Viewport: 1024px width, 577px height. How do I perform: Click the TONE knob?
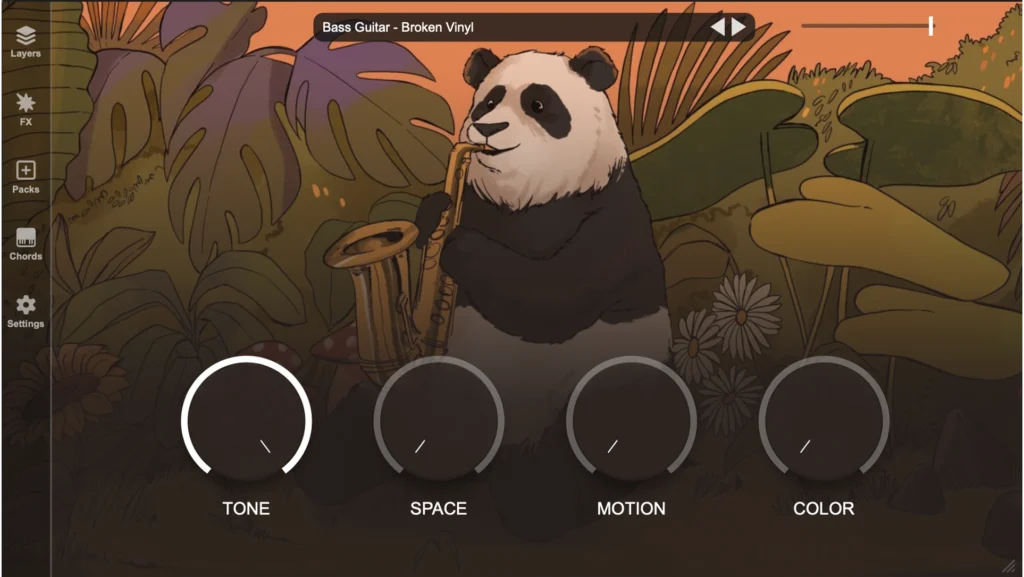[246, 420]
